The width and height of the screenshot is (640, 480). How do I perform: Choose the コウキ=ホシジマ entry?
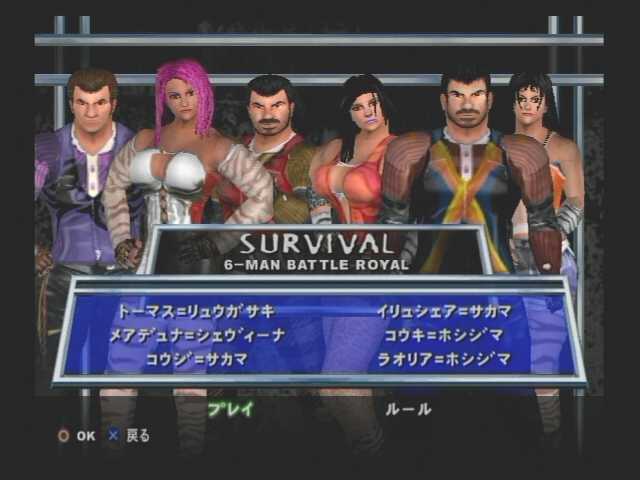[441, 335]
